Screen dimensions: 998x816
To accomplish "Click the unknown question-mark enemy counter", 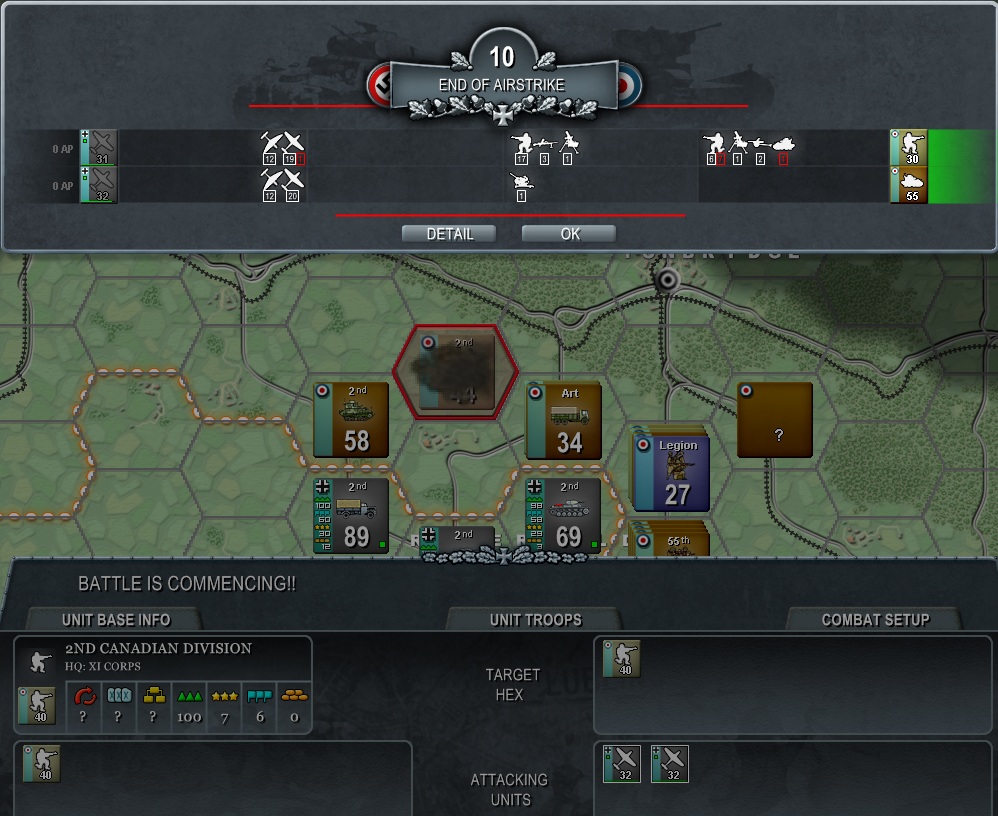I will click(x=774, y=420).
